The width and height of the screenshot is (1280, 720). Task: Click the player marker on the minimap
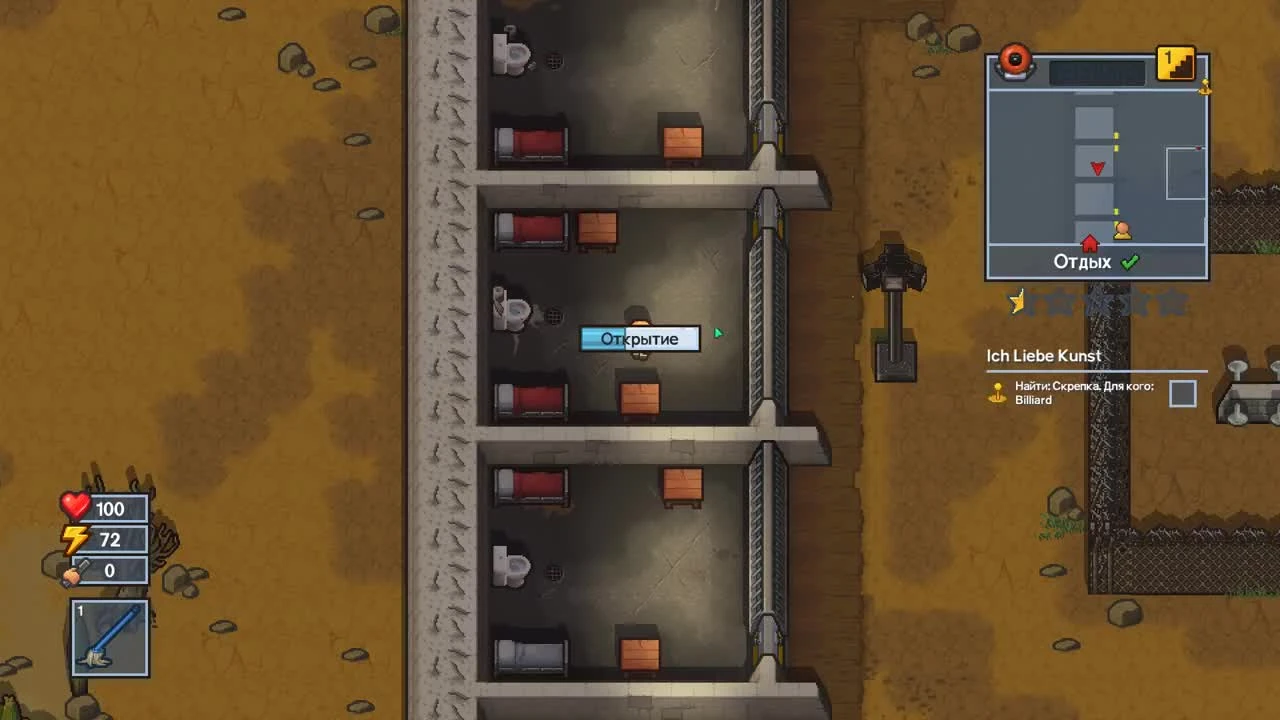1124,231
